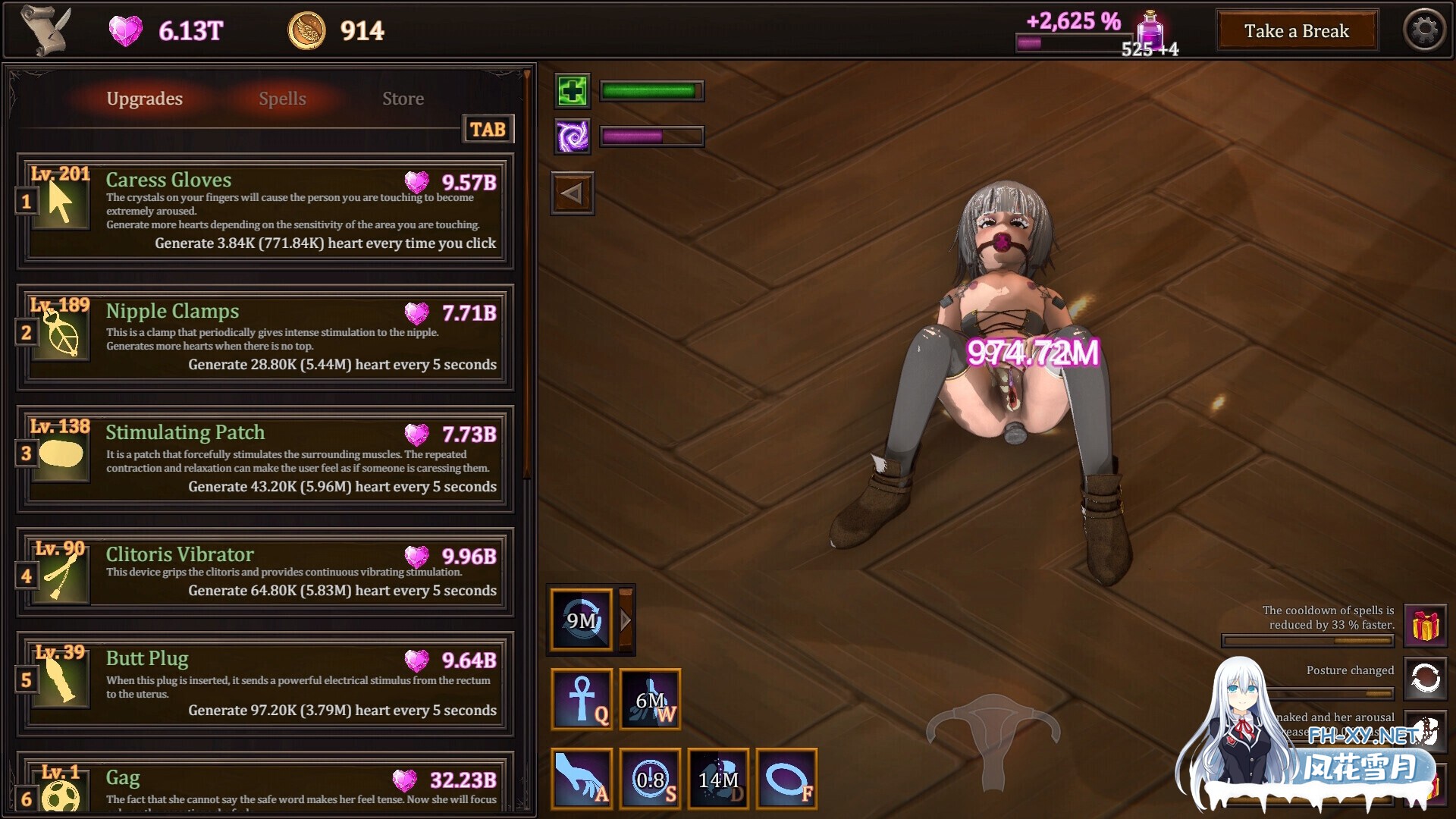Cast the ankh spell bound to Q
1456x819 pixels.
tap(582, 699)
